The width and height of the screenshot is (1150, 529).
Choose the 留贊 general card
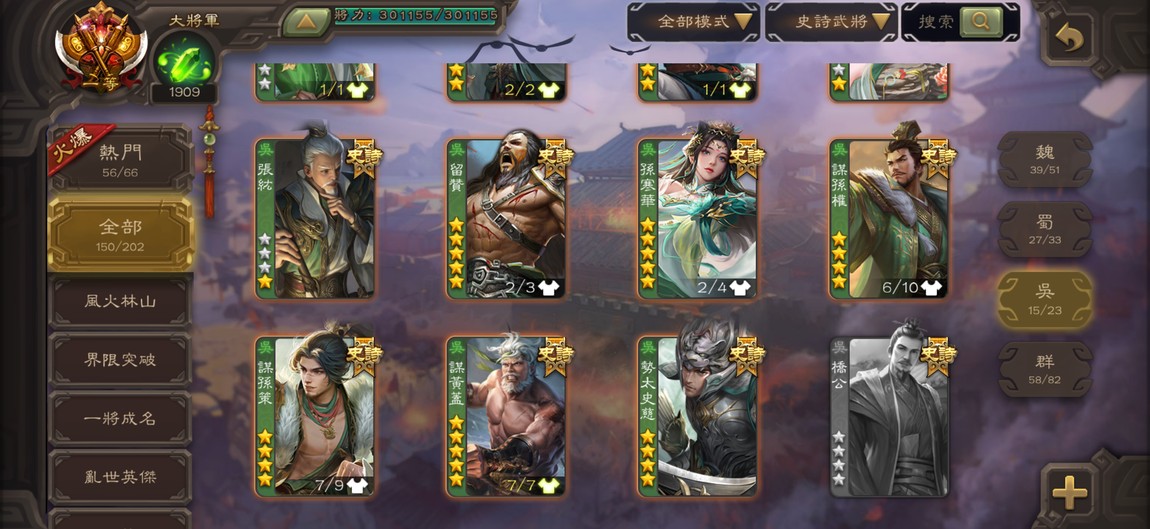point(507,219)
